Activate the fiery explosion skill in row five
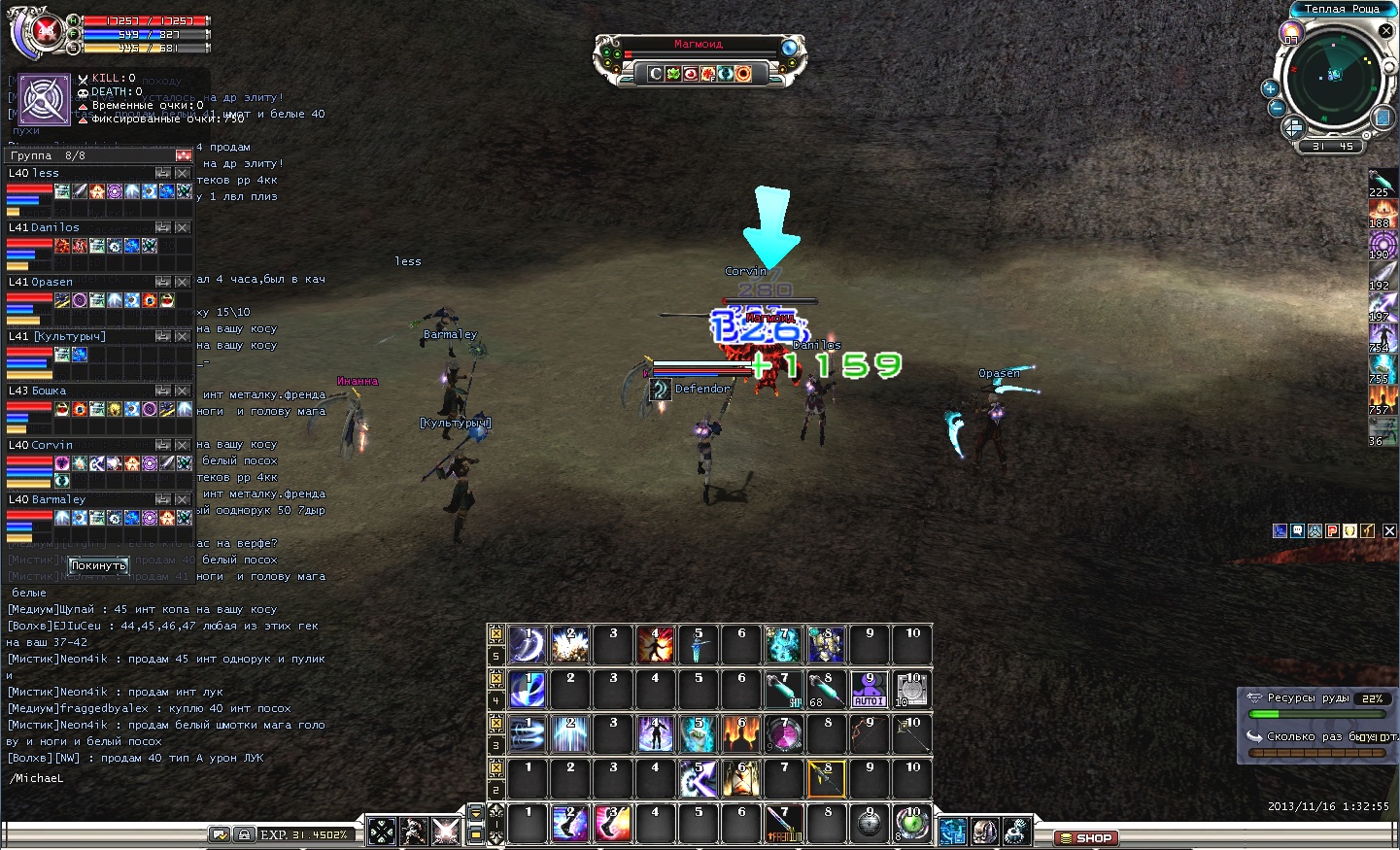 point(655,644)
